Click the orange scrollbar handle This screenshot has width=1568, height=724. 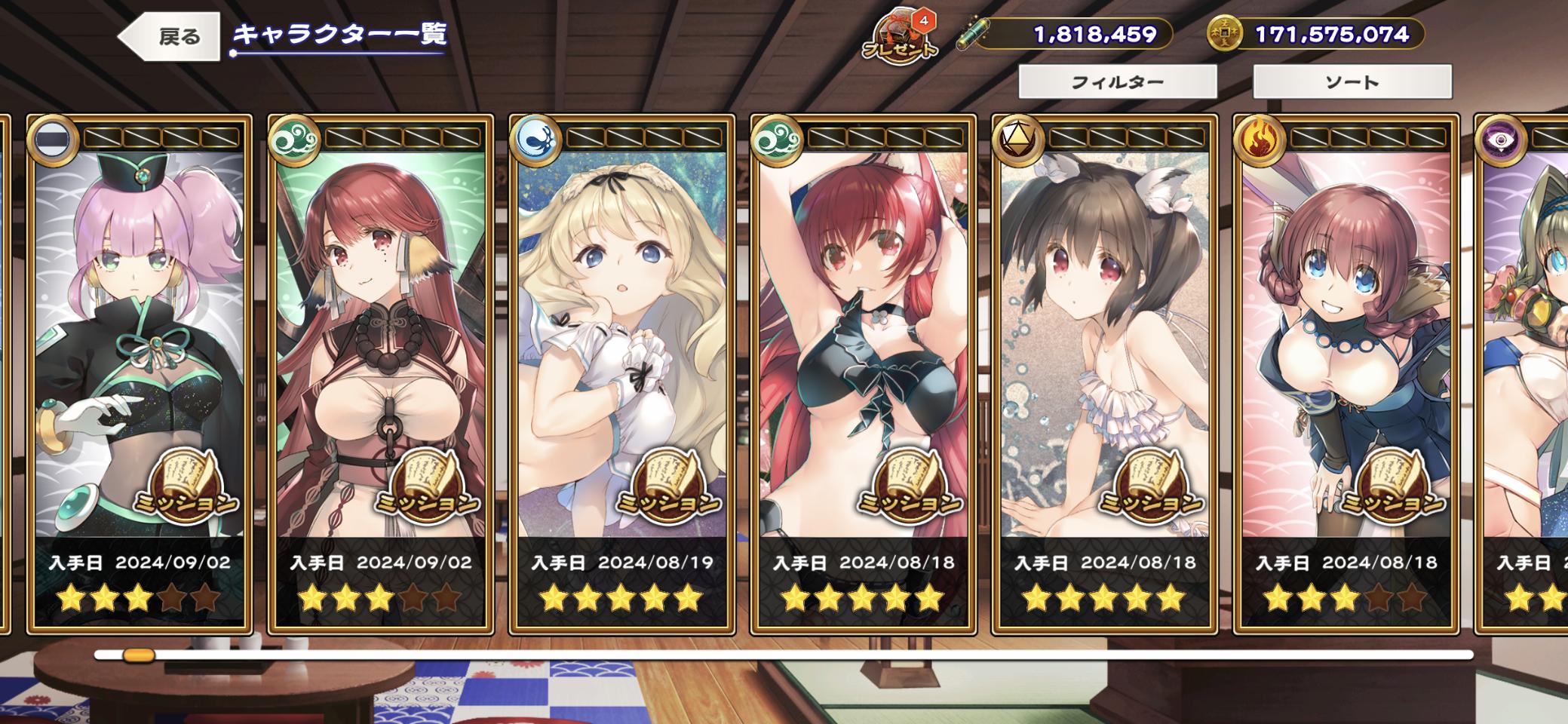139,655
